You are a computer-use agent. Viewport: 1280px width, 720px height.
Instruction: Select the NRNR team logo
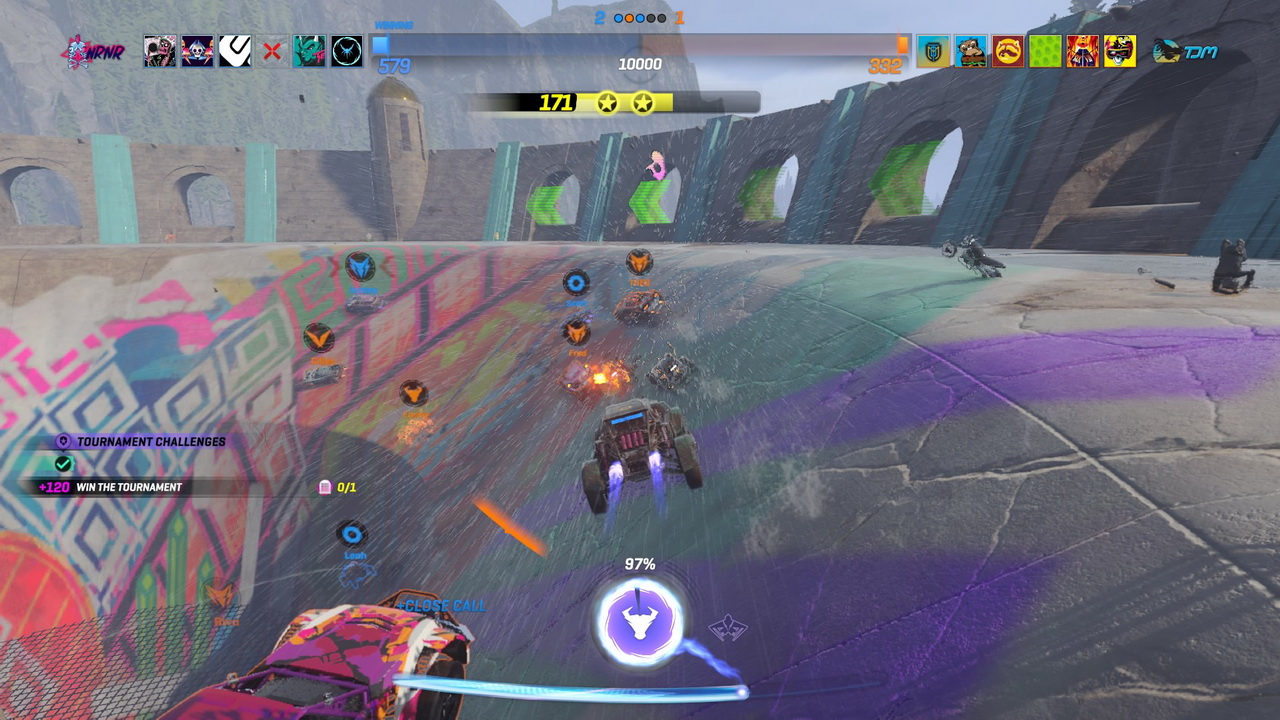pos(92,51)
